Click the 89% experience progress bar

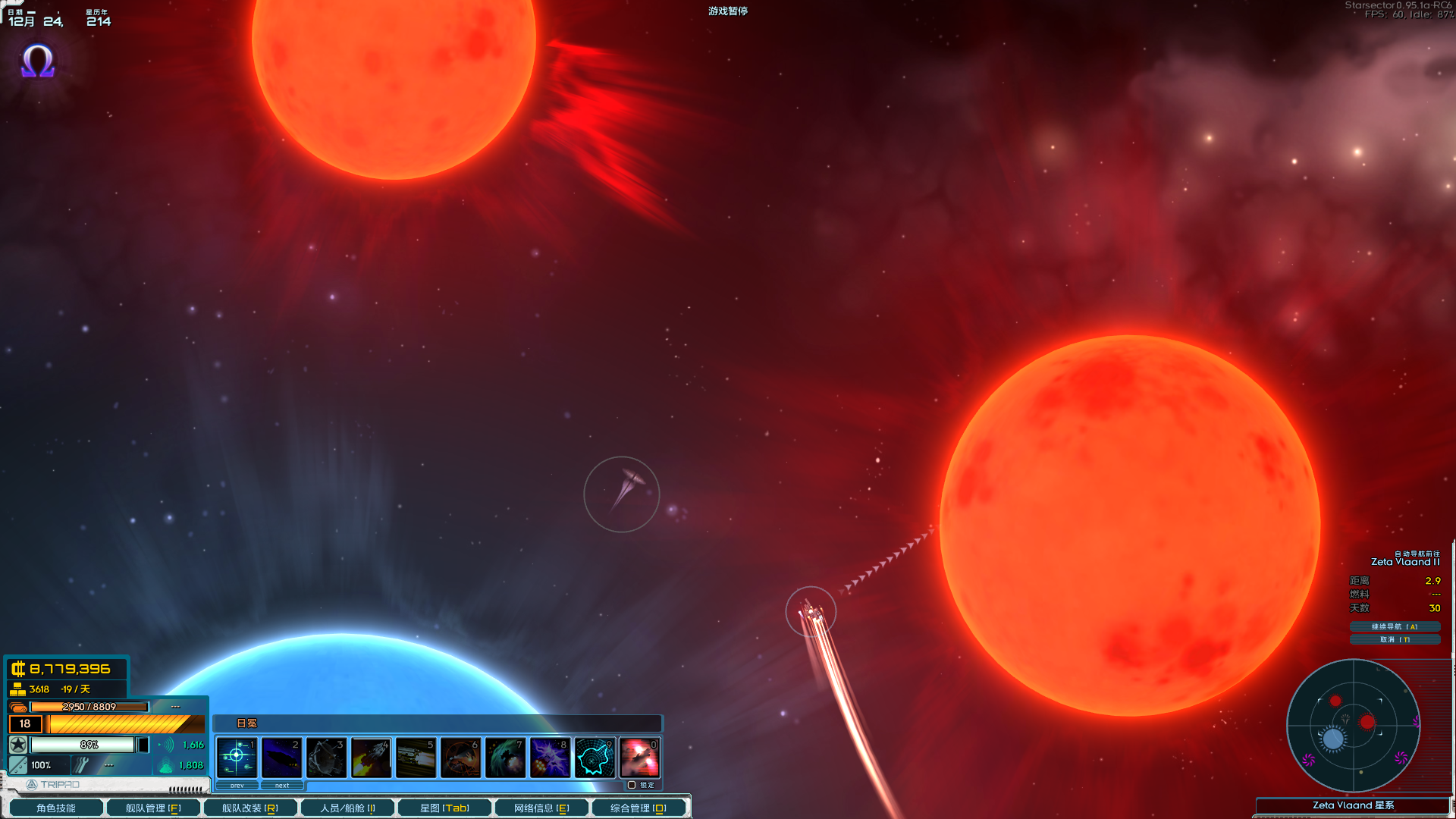(x=89, y=745)
